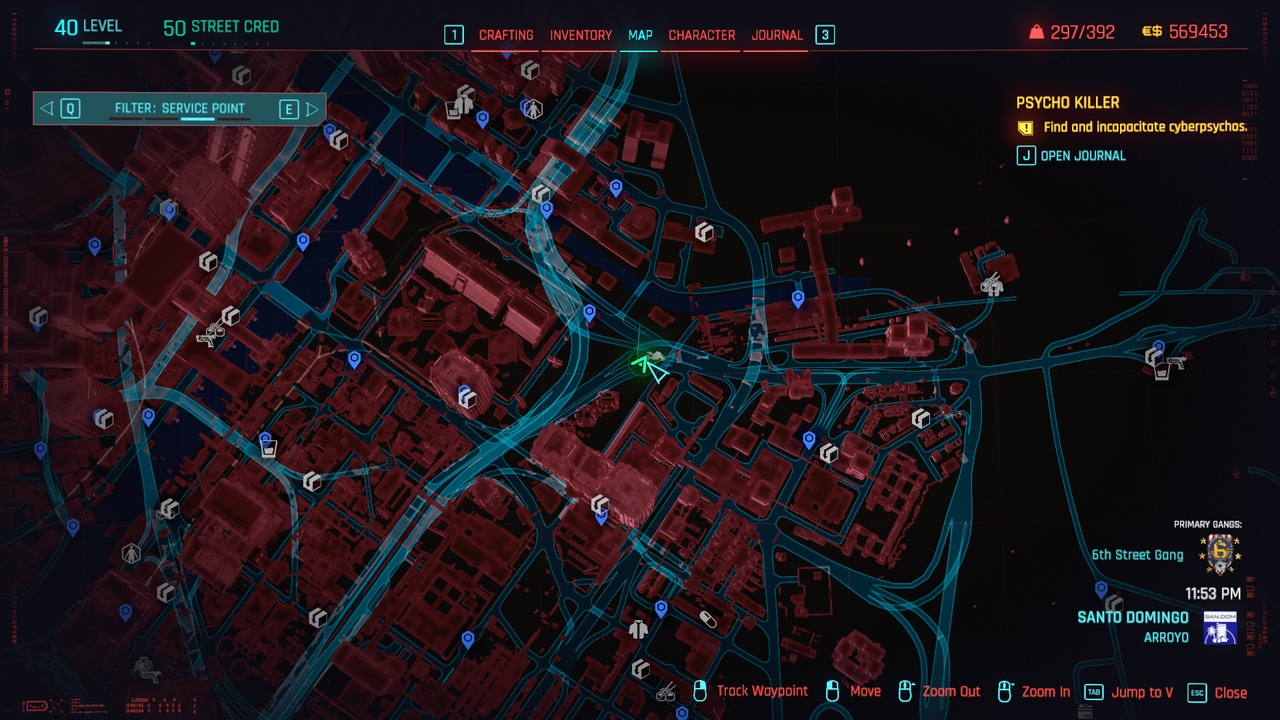Screen dimensions: 1280x720
Task: Select the jacket clothing shop map marker
Action: [639, 630]
